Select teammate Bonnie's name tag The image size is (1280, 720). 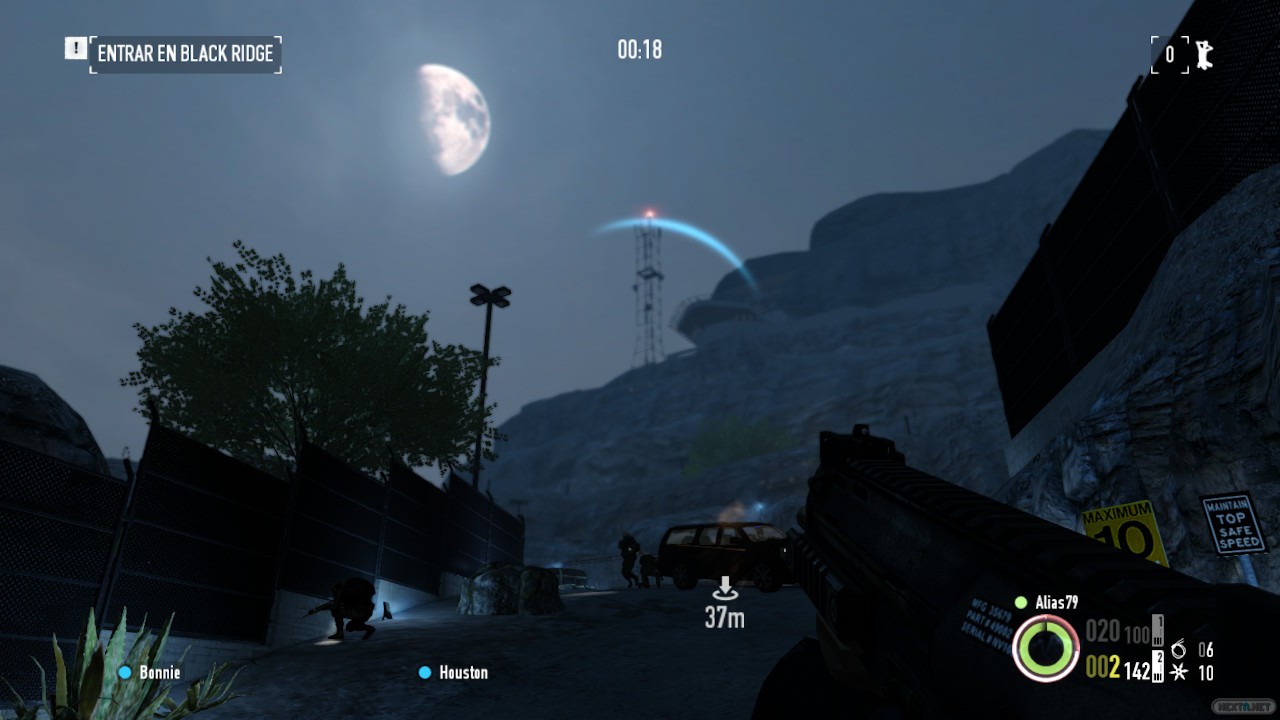[x=159, y=673]
